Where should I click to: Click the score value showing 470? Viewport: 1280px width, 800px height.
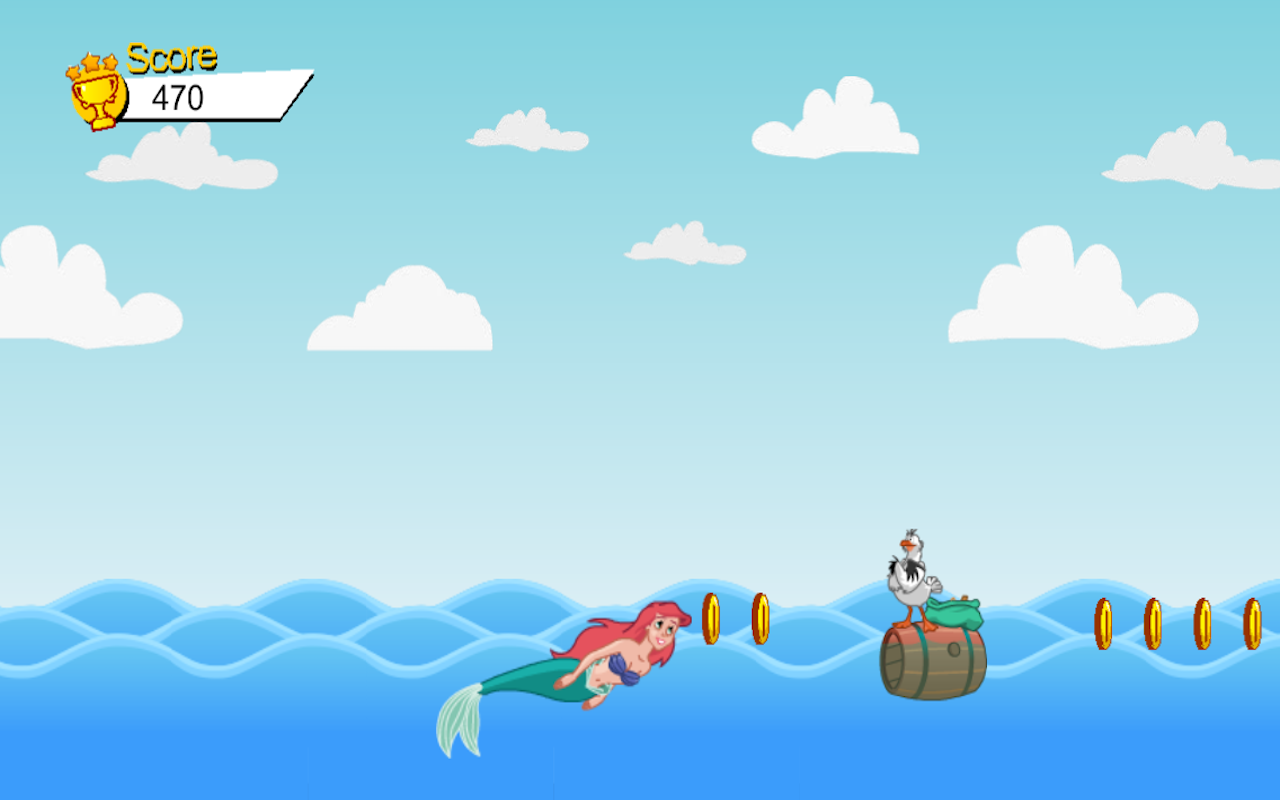(x=178, y=96)
